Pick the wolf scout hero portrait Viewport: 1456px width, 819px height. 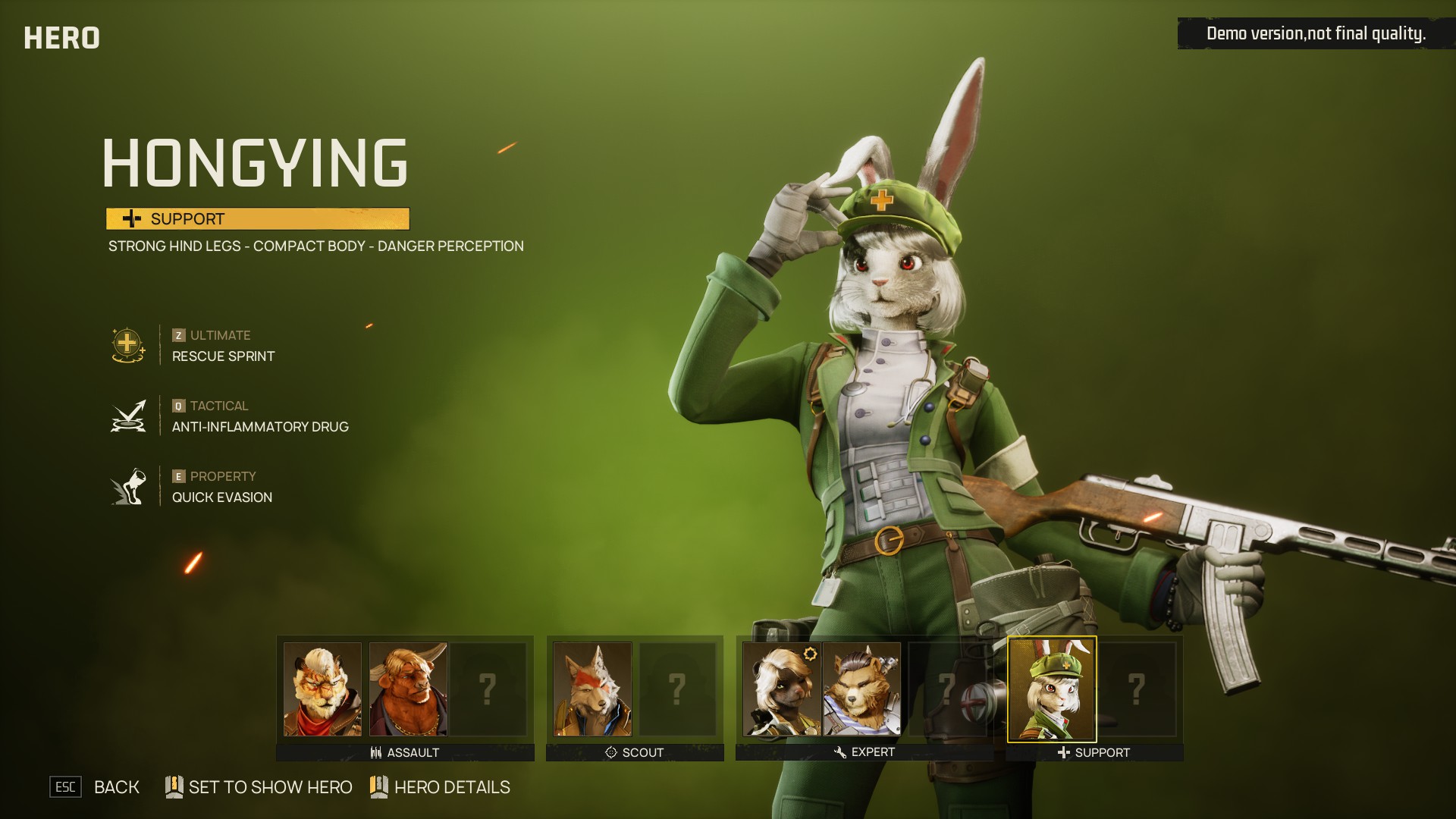(592, 689)
